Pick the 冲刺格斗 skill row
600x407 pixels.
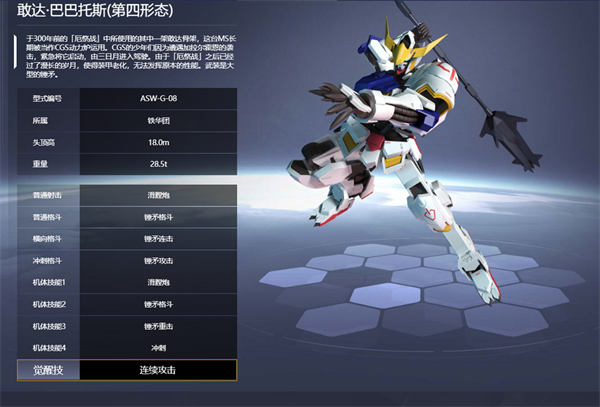pos(127,260)
